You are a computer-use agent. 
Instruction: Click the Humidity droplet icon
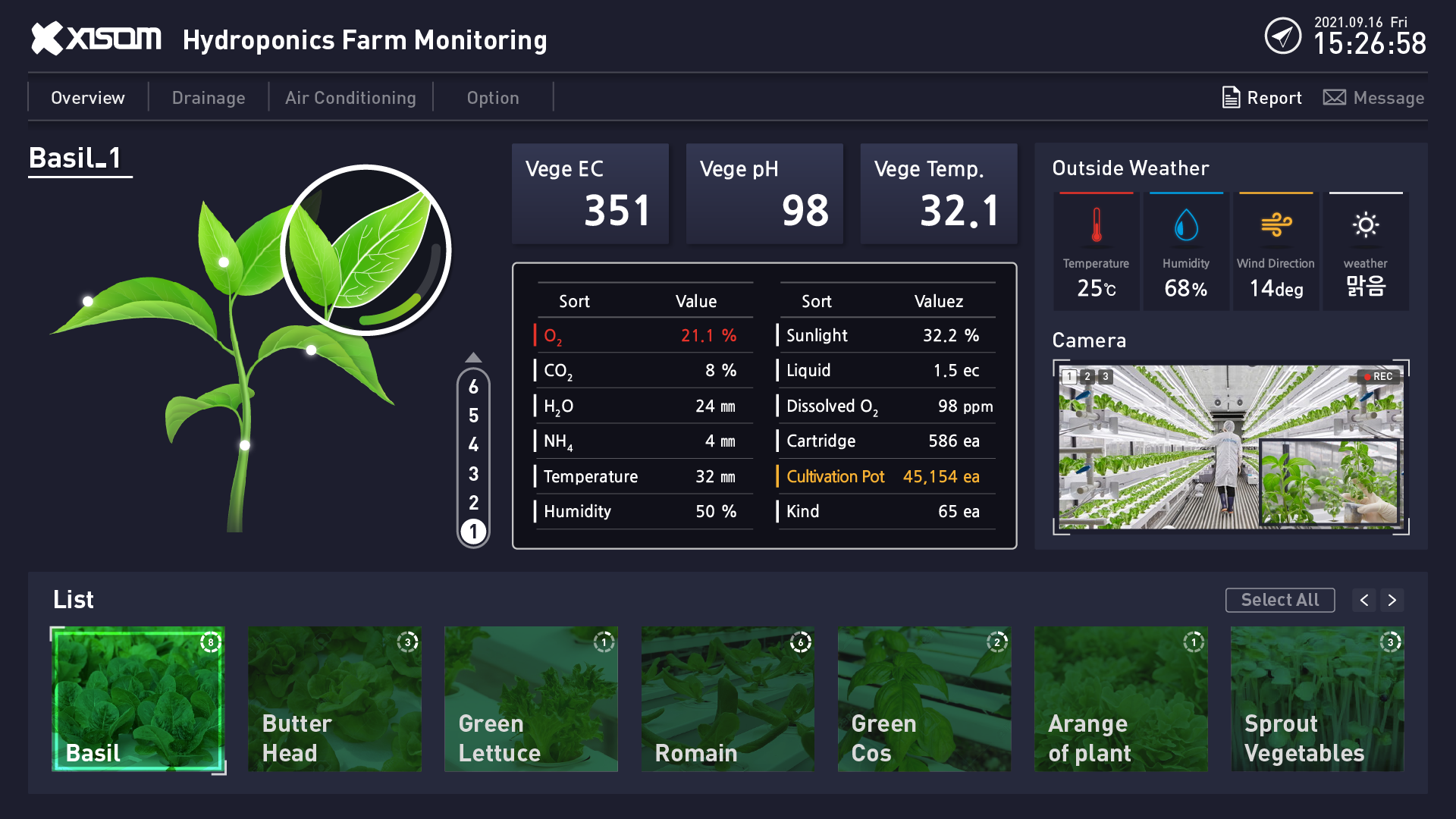tap(1185, 224)
